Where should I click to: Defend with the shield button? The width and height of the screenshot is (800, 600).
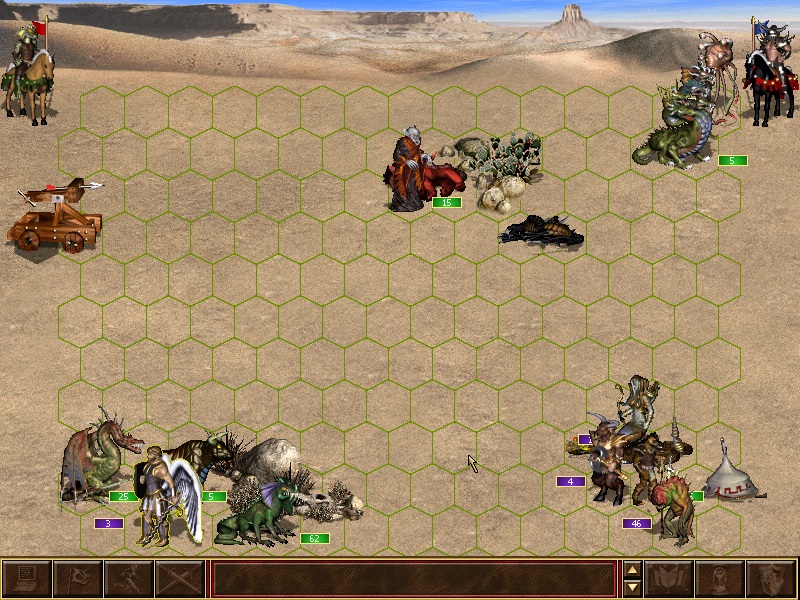772,579
